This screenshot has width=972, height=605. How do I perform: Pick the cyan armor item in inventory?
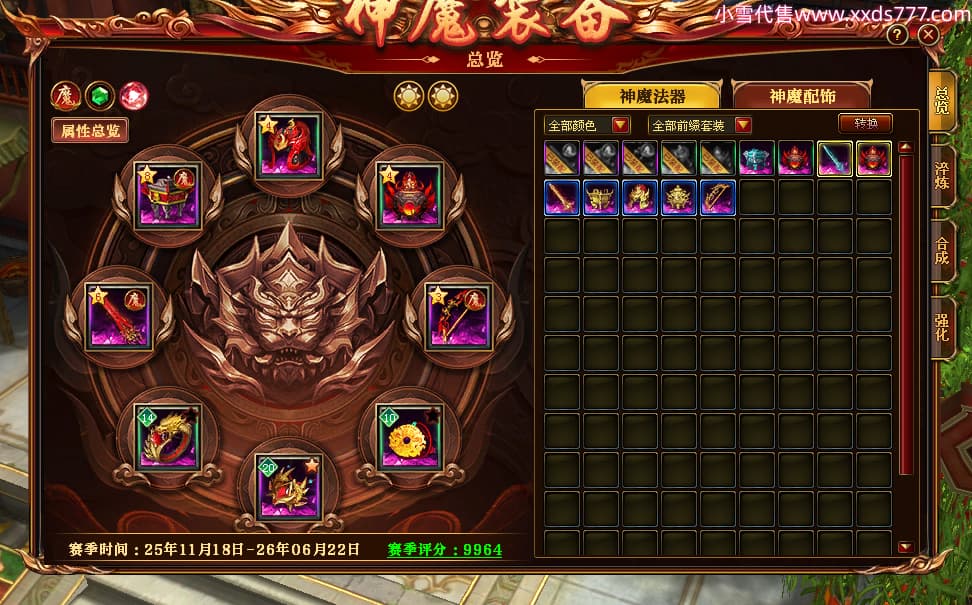[757, 158]
